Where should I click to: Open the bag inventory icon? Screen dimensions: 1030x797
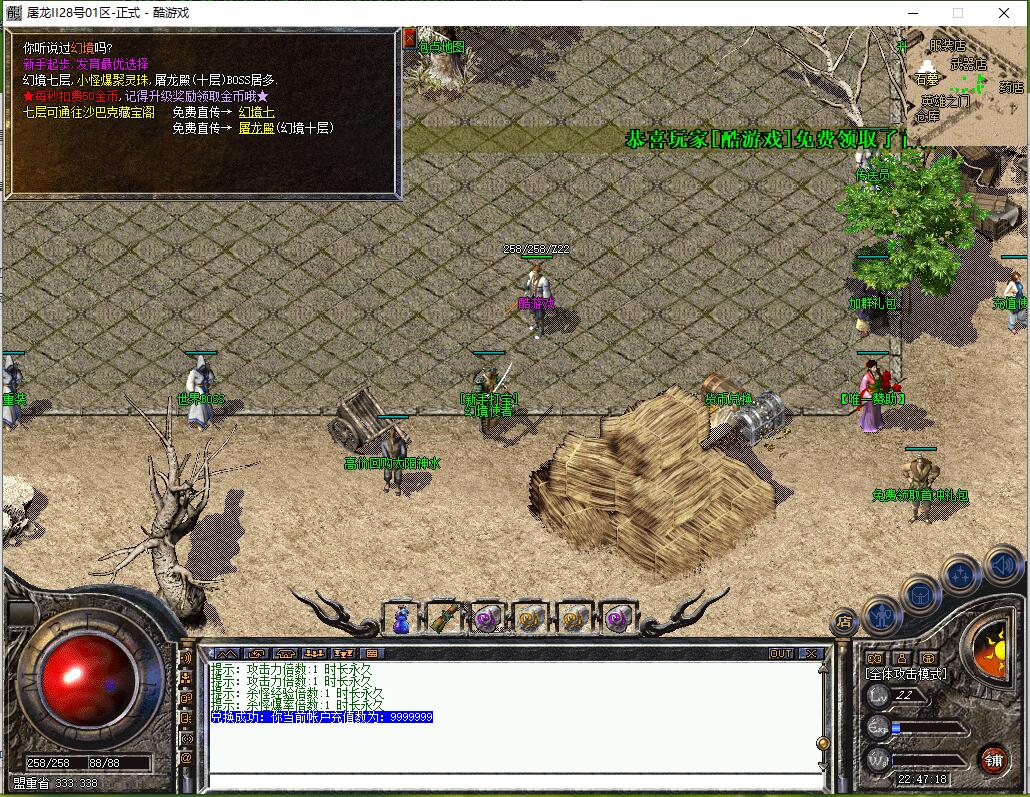point(921,595)
